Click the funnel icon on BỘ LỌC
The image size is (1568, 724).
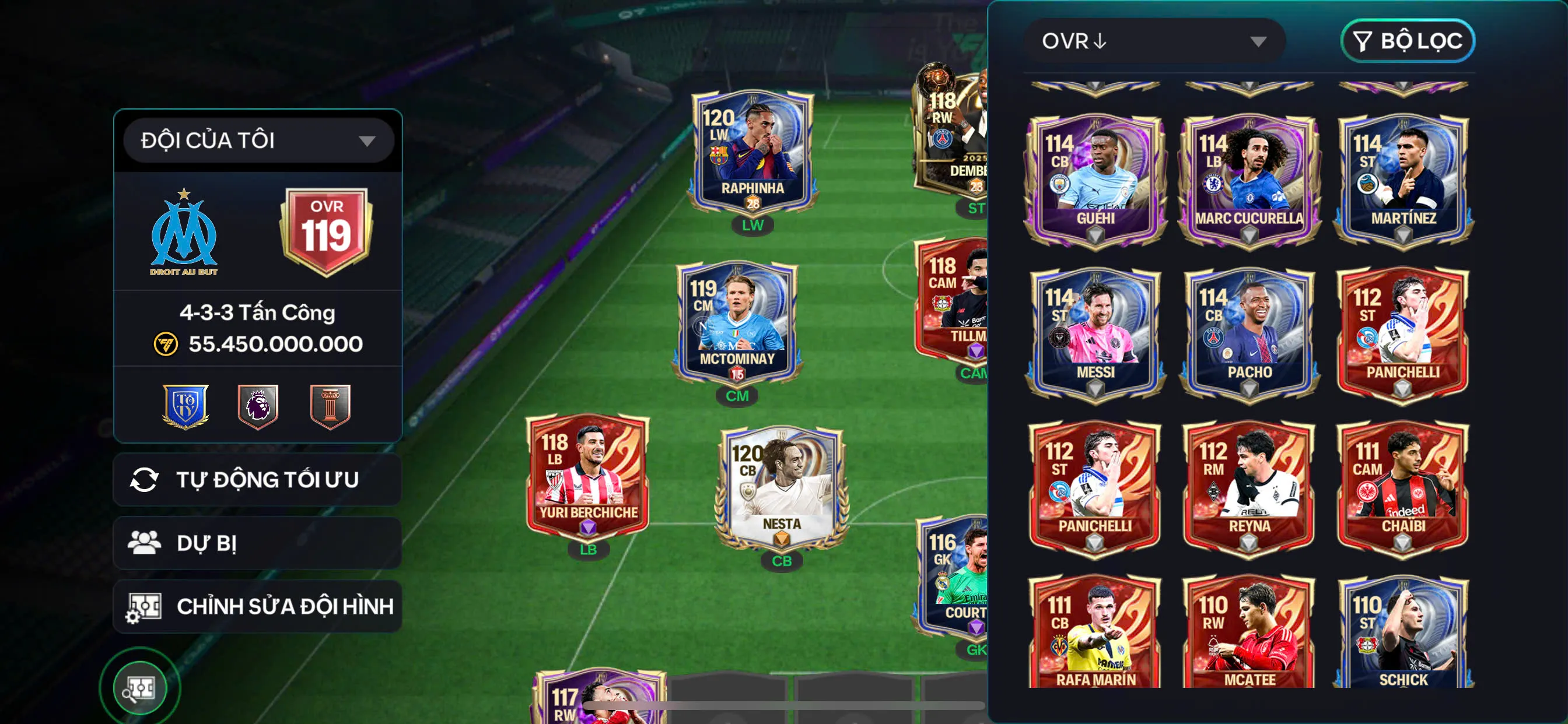coord(1362,41)
